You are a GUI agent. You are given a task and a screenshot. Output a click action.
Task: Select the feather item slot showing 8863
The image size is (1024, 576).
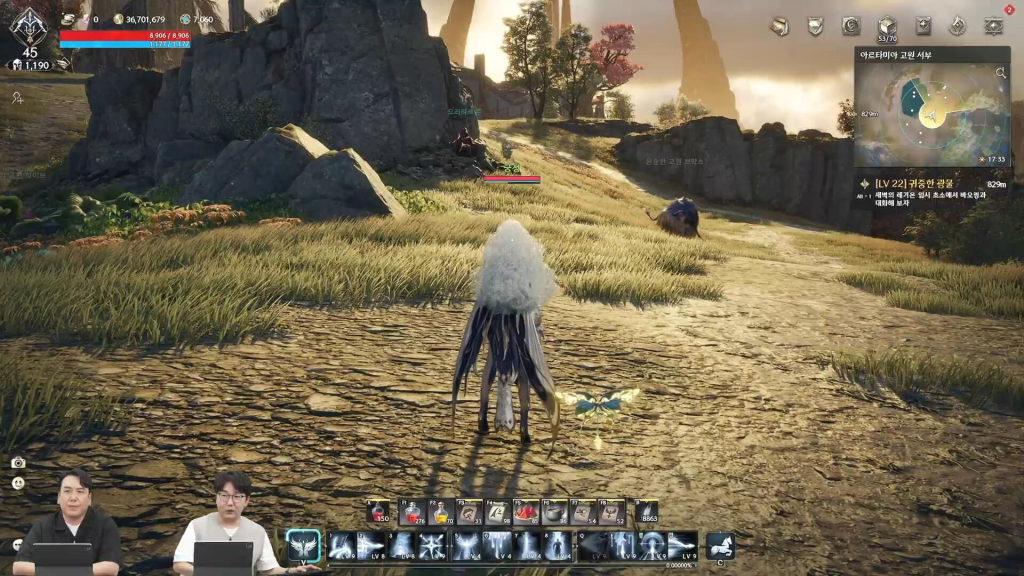(x=646, y=513)
